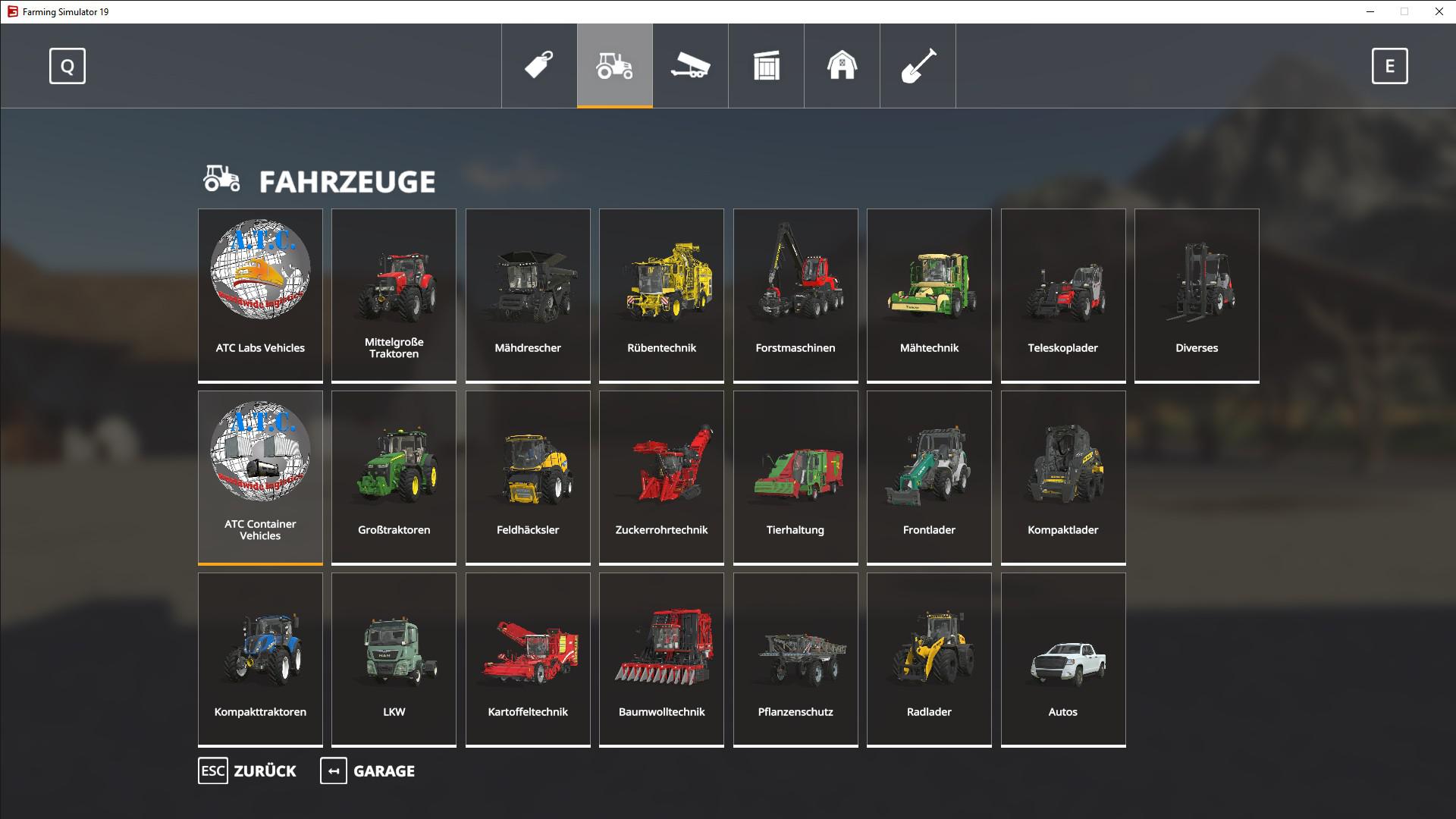Select the Mittelgroße Traktoren category
Viewport: 1456px width, 819px height.
click(x=394, y=295)
